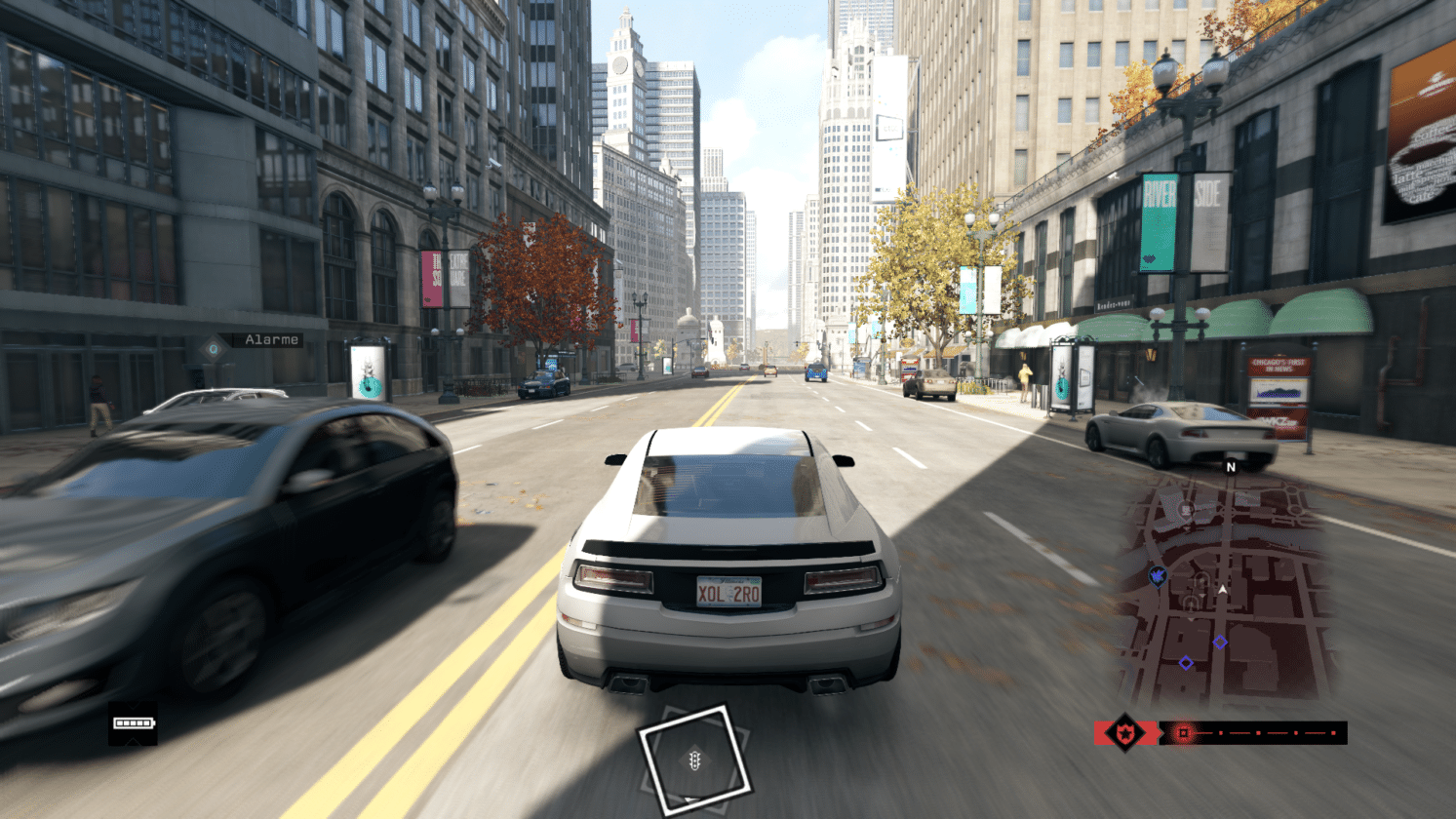The width and height of the screenshot is (1456, 819).
Task: Click the fox emblem on the wanted meter
Action: coord(1125,733)
